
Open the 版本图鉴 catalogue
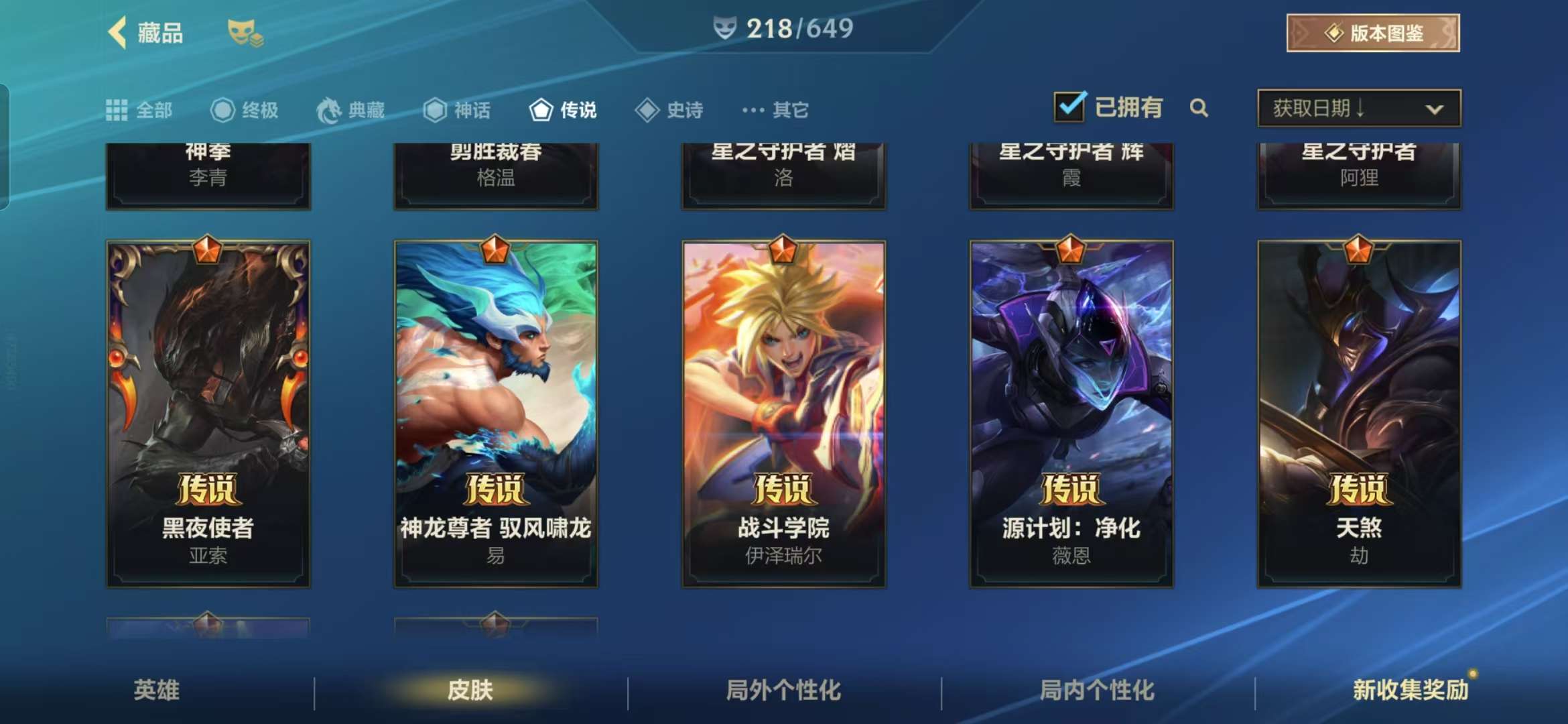point(1372,33)
